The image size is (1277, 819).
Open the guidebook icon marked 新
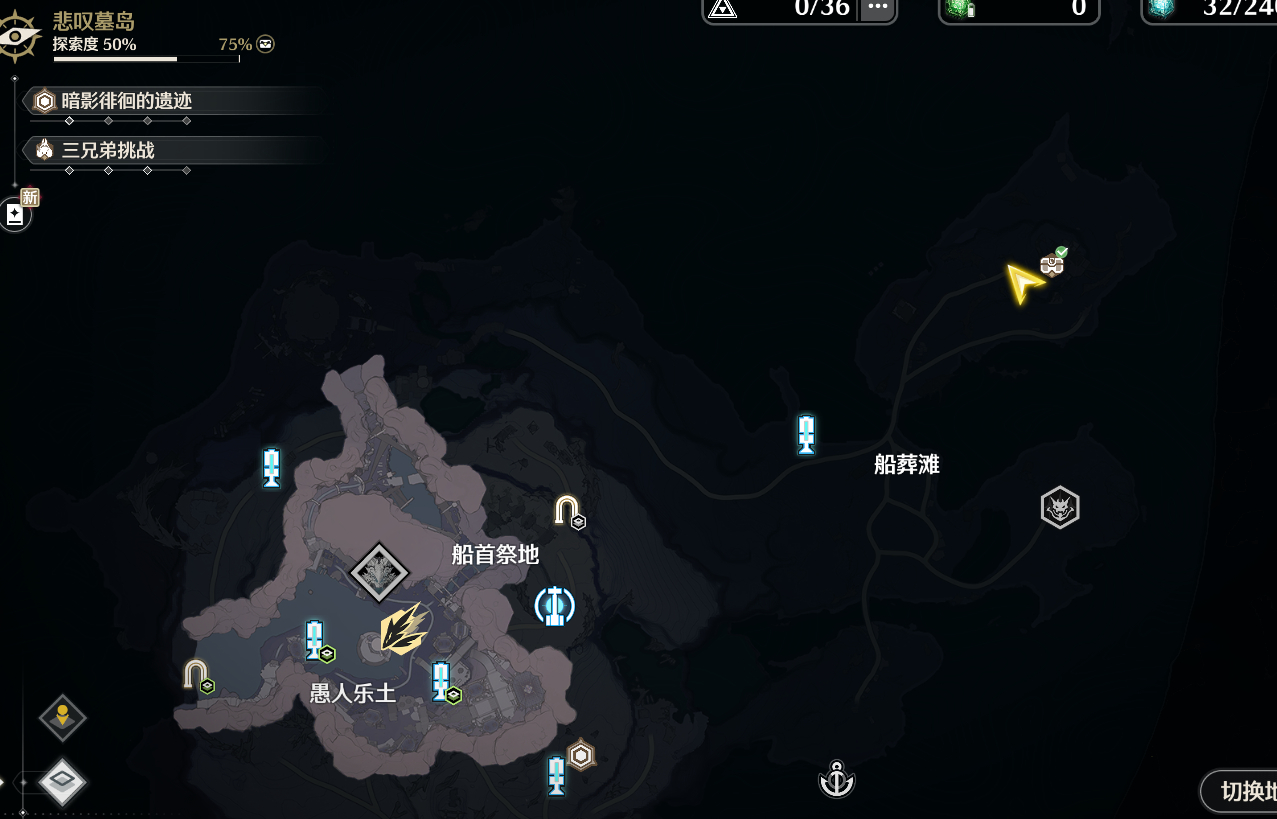[15, 214]
